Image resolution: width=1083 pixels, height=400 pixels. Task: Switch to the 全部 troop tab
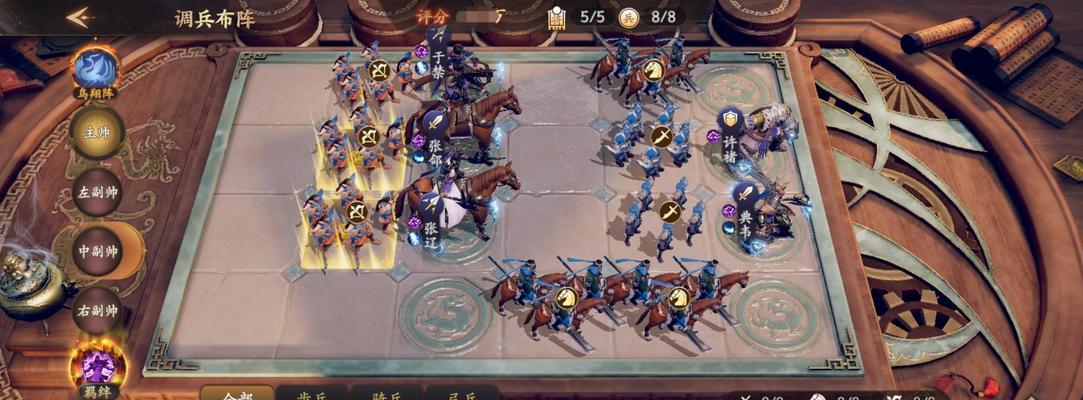click(x=238, y=393)
